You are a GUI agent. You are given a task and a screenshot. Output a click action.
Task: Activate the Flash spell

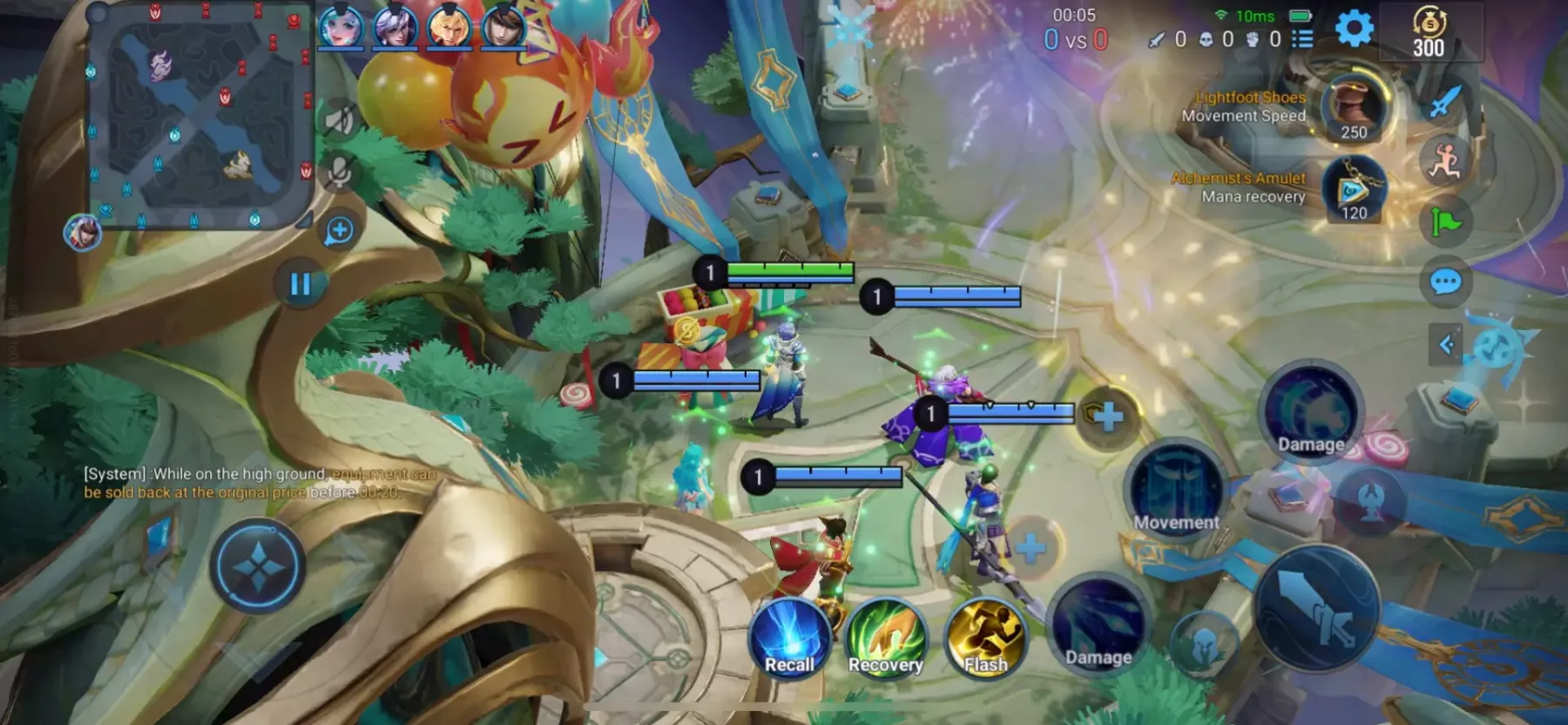(985, 640)
